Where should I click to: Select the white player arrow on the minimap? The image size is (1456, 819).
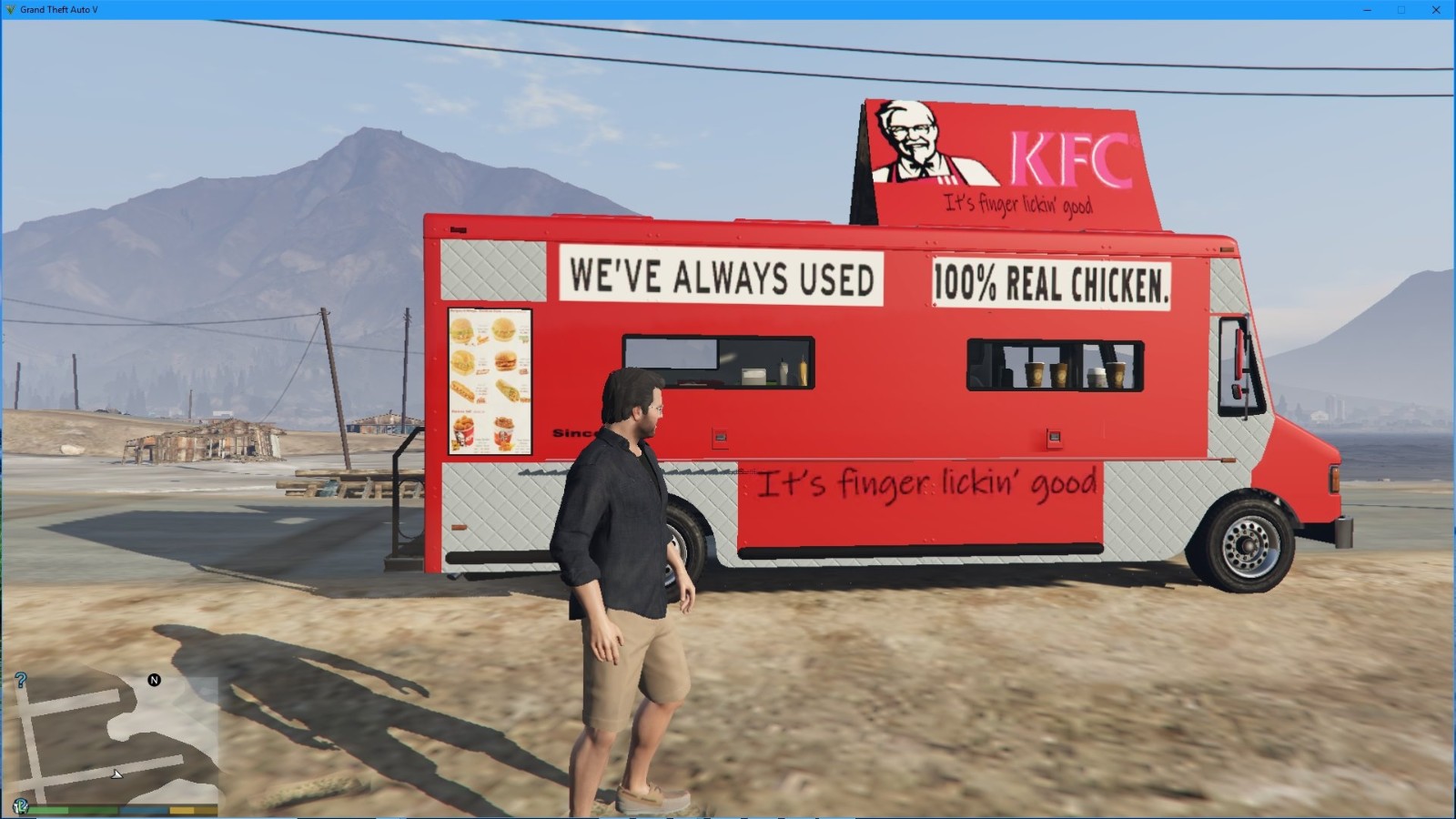116,775
